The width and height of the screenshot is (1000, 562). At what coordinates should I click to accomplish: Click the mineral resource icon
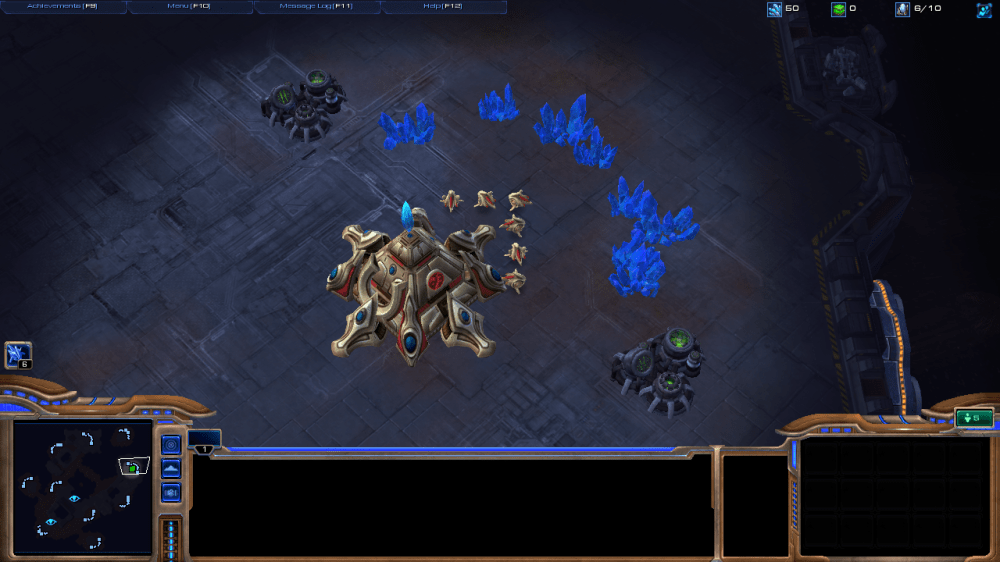click(774, 10)
